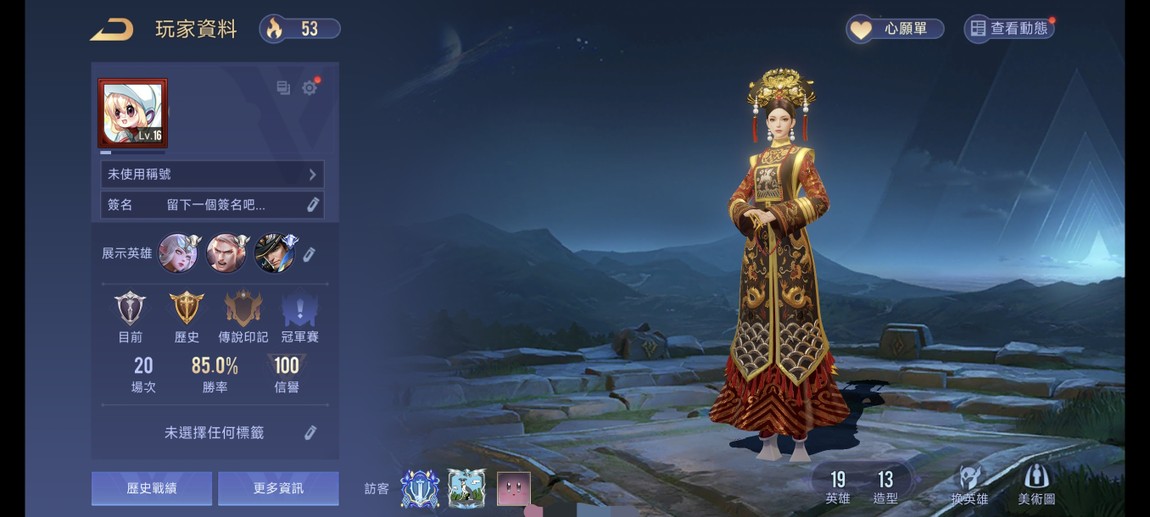This screenshot has height=517, width=1150.
Task: Edit the 簽名 signature field
Action: pyautogui.click(x=312, y=205)
